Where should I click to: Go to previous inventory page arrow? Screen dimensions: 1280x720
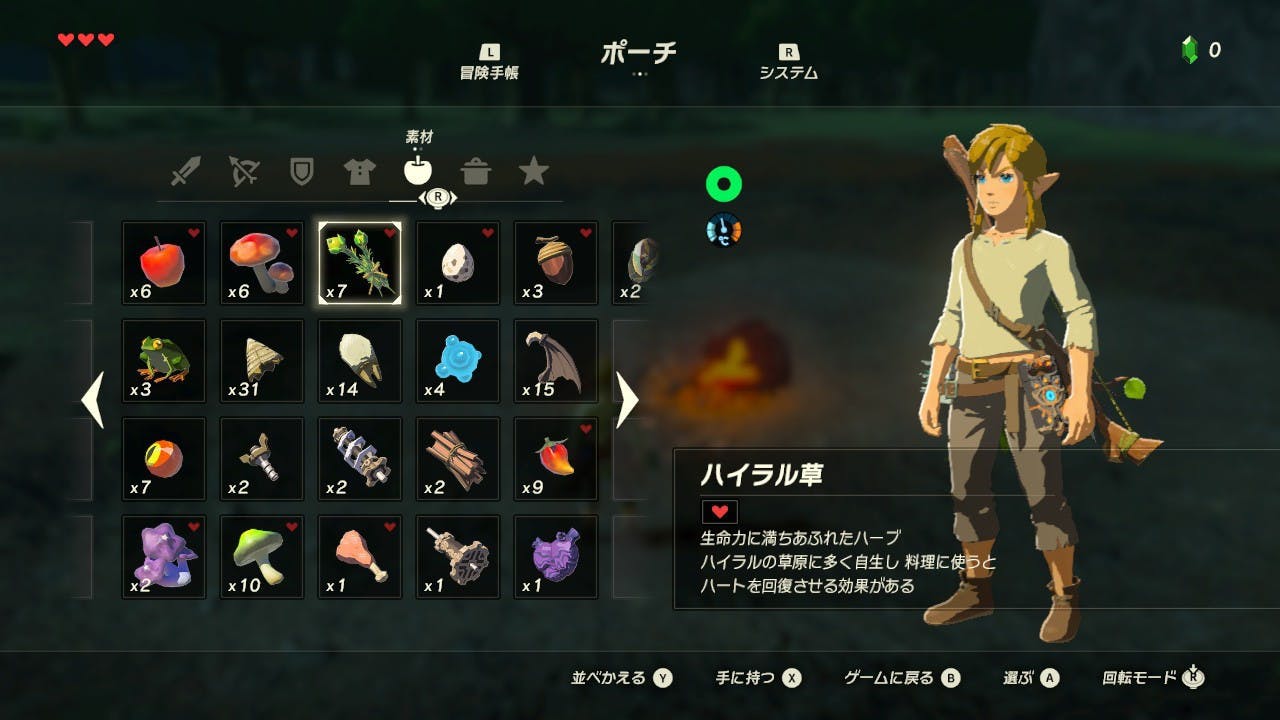tap(93, 400)
